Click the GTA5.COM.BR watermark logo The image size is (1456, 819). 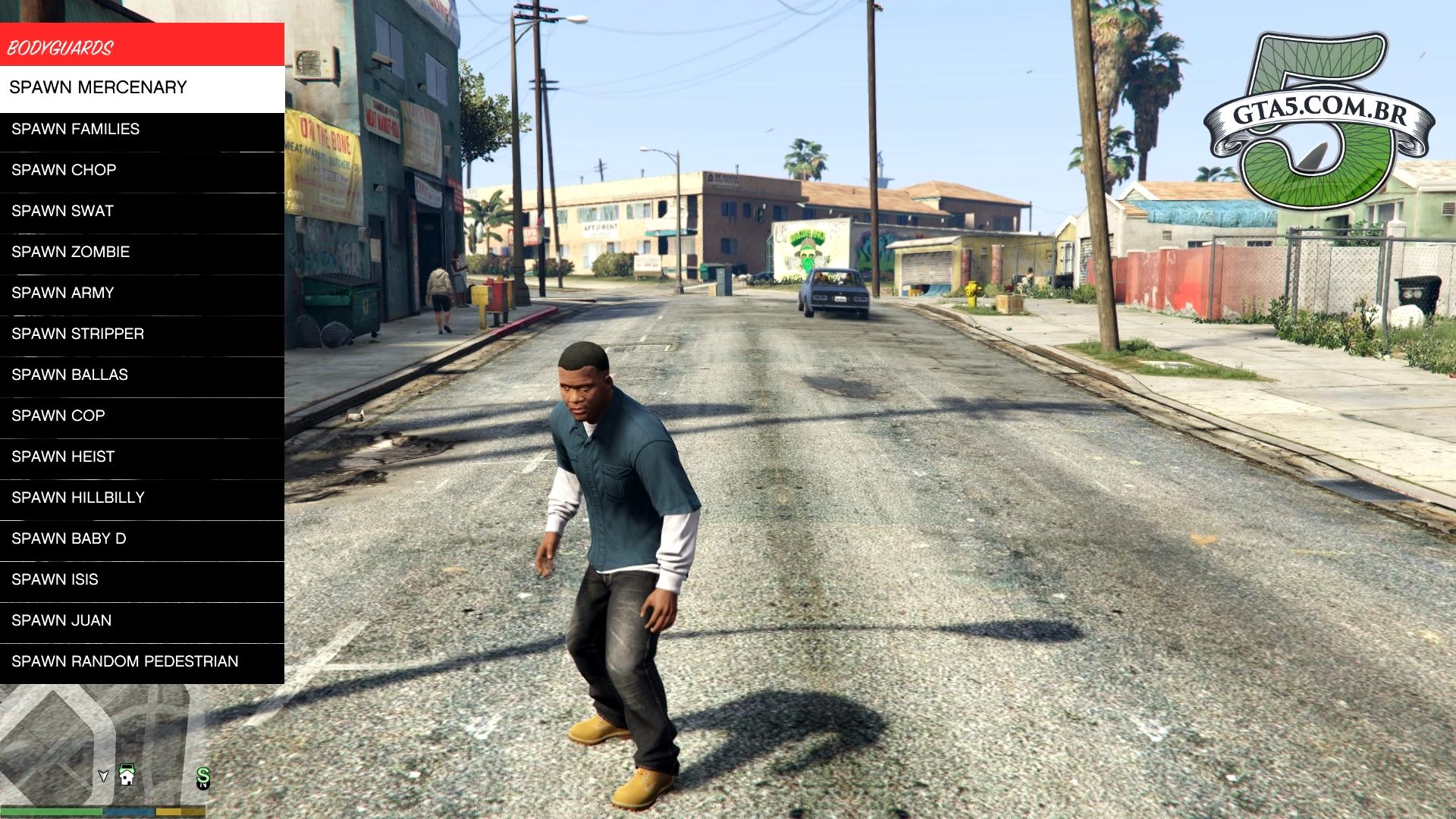tap(1318, 121)
